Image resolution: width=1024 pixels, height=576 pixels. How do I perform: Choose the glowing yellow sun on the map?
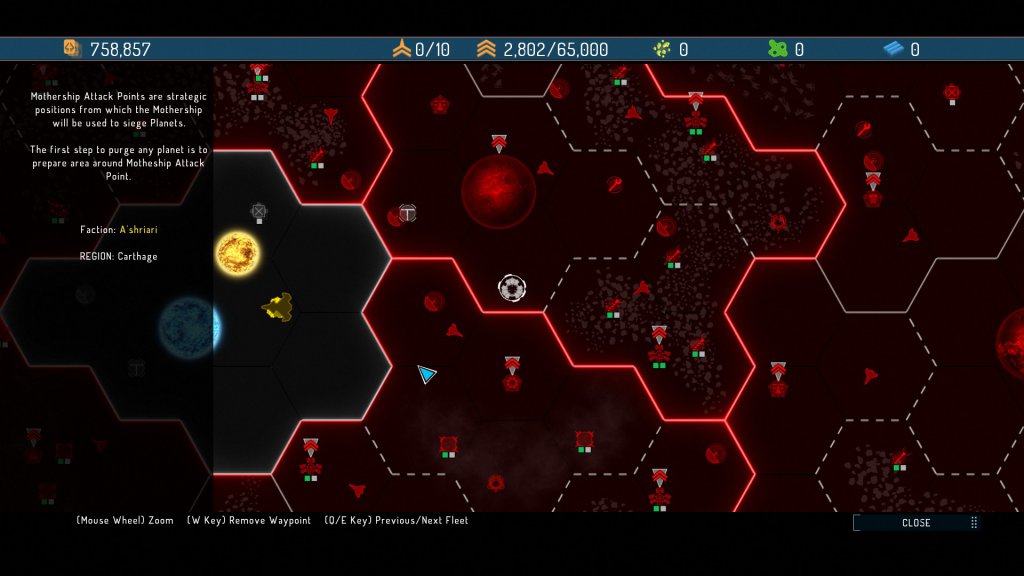click(238, 252)
